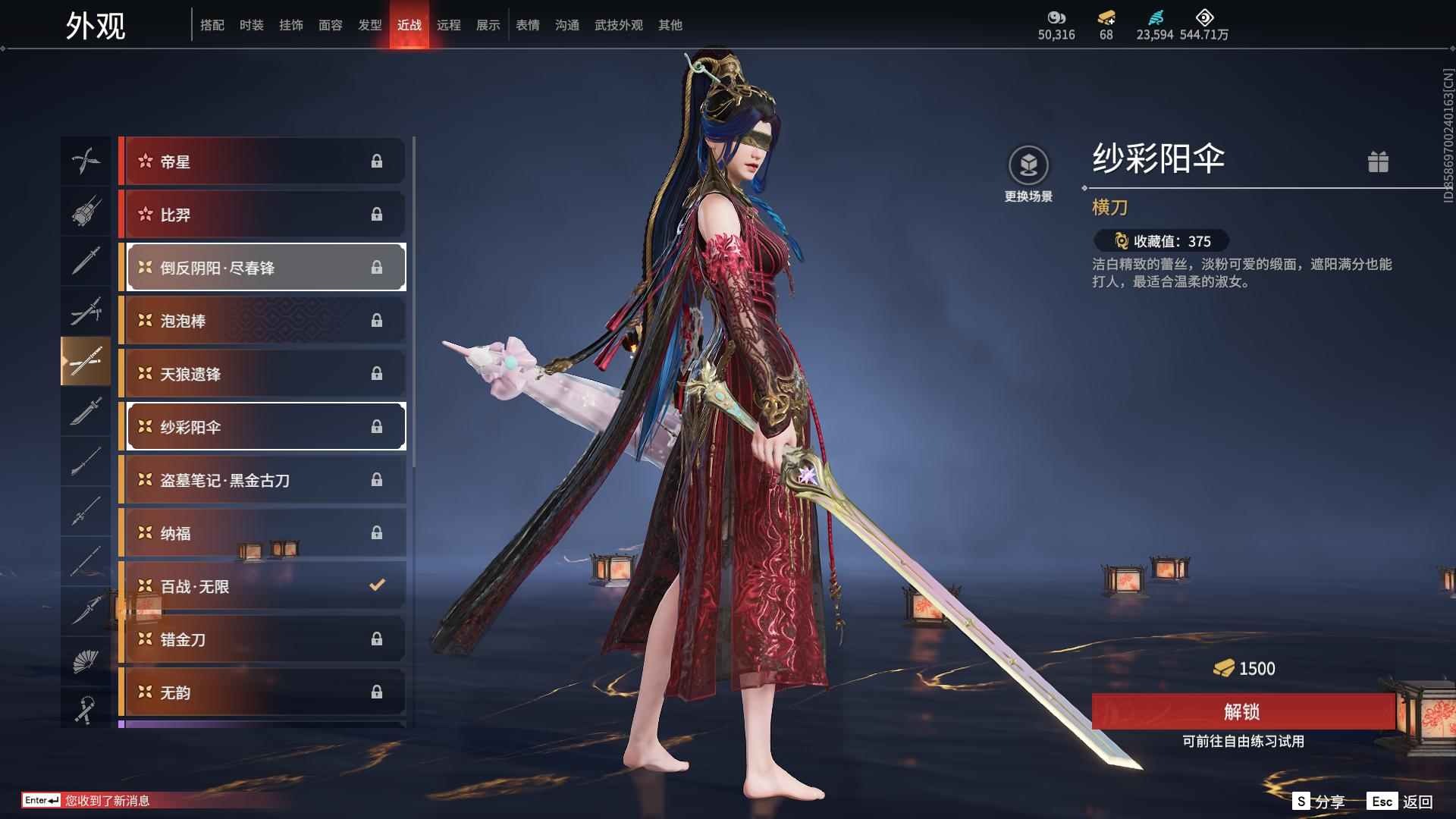The image size is (1456, 819).
Task: Click the highlighted 横刀 weapon category icon
Action: tap(86, 362)
